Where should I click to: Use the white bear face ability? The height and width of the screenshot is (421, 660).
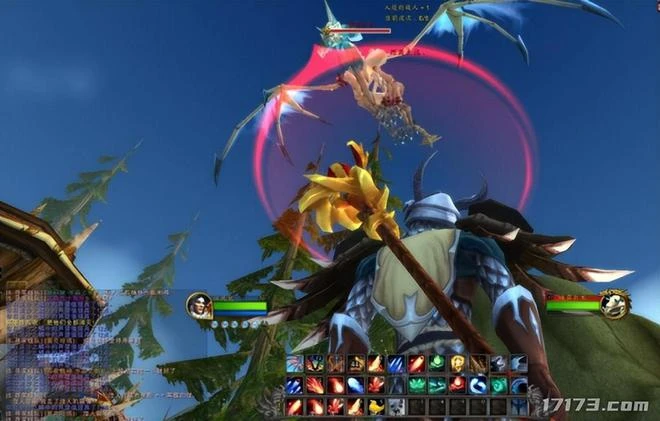[x=396, y=407]
